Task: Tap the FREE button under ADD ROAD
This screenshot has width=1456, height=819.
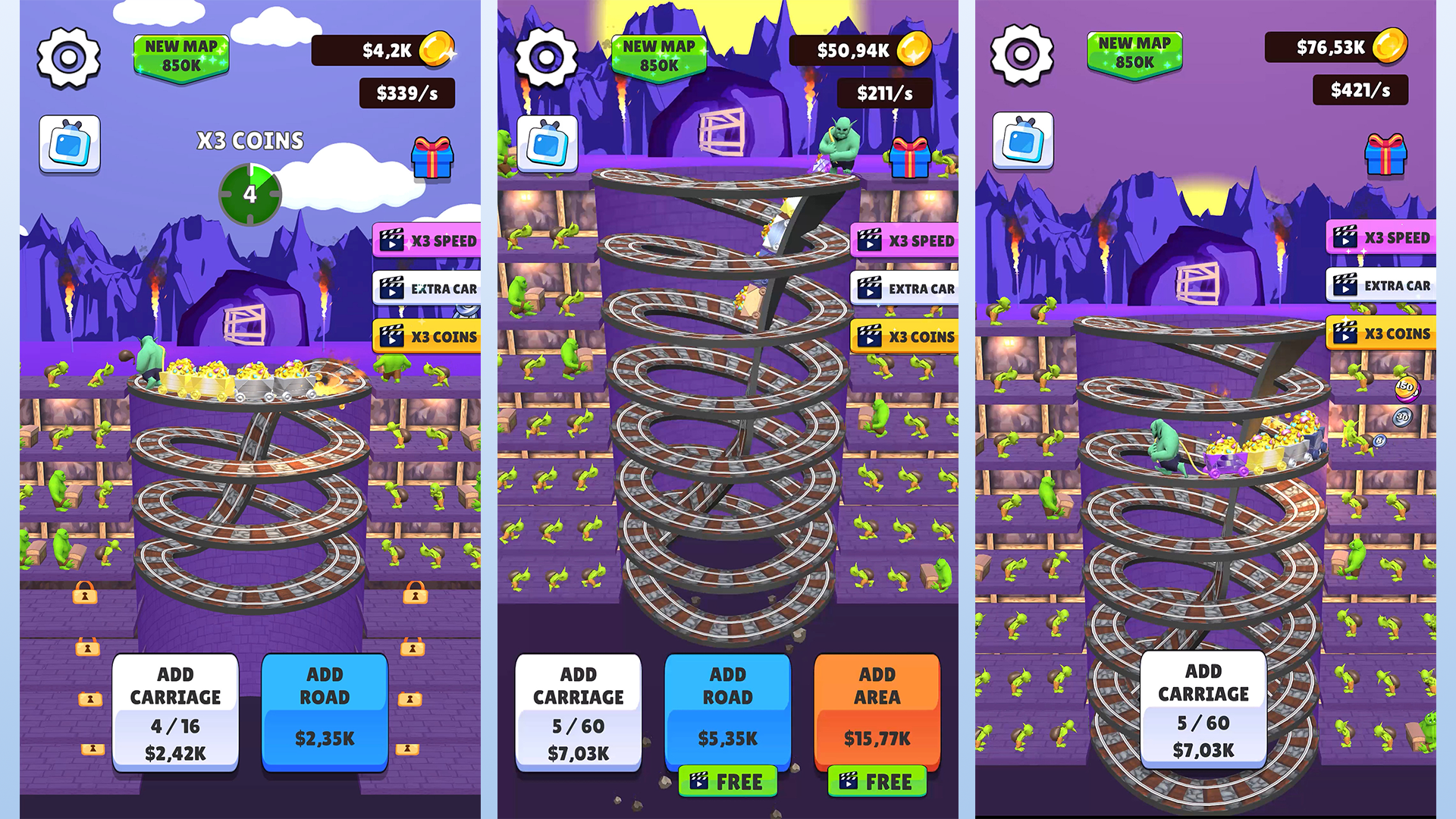Action: pos(727,782)
